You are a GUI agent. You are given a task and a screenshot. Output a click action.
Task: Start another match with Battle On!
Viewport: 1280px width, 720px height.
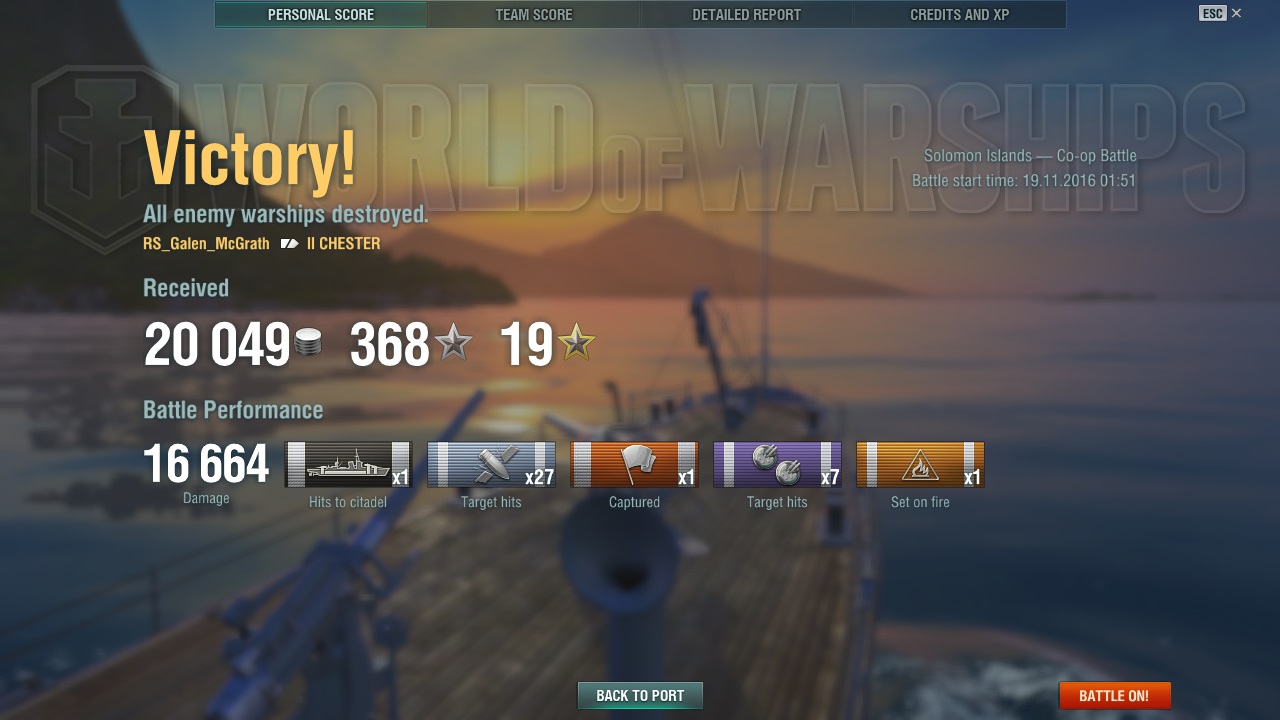[1114, 696]
